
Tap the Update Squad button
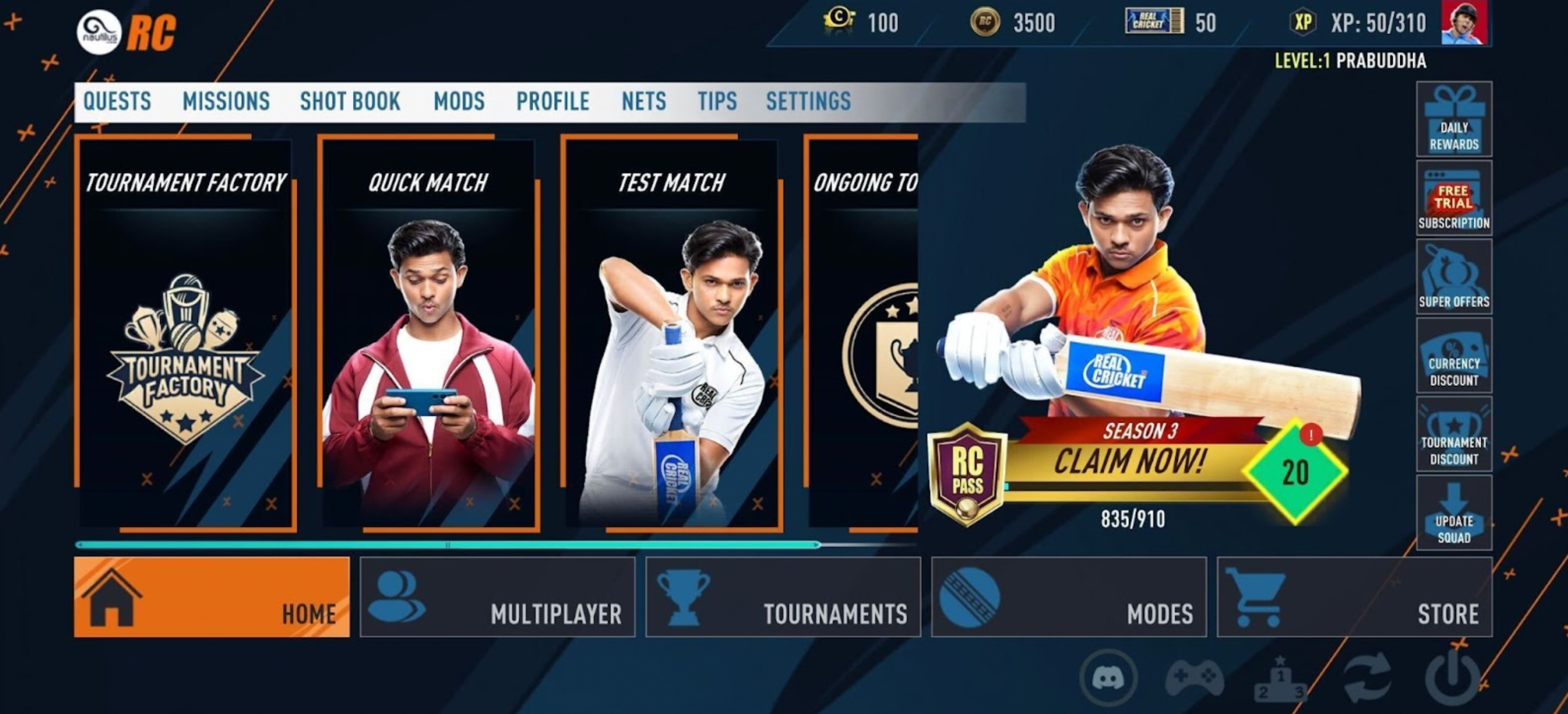point(1454,513)
